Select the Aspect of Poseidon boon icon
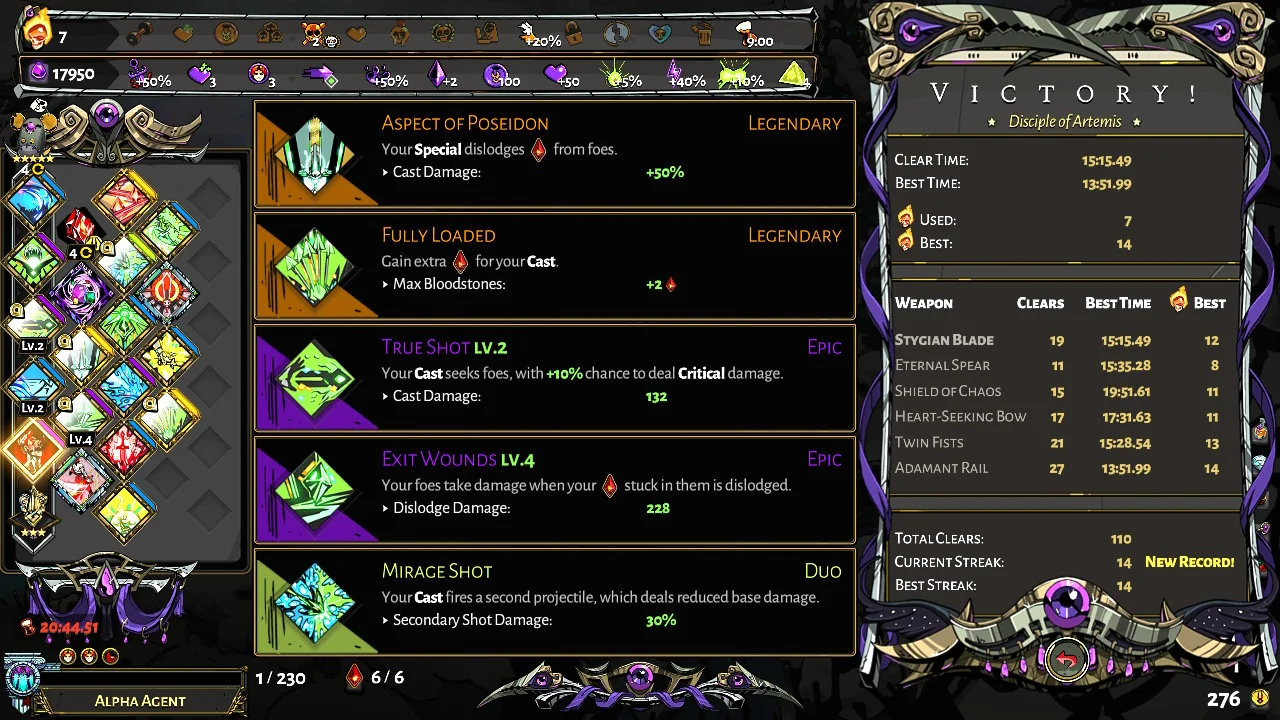Screen dimensions: 1280x720 (315, 155)
